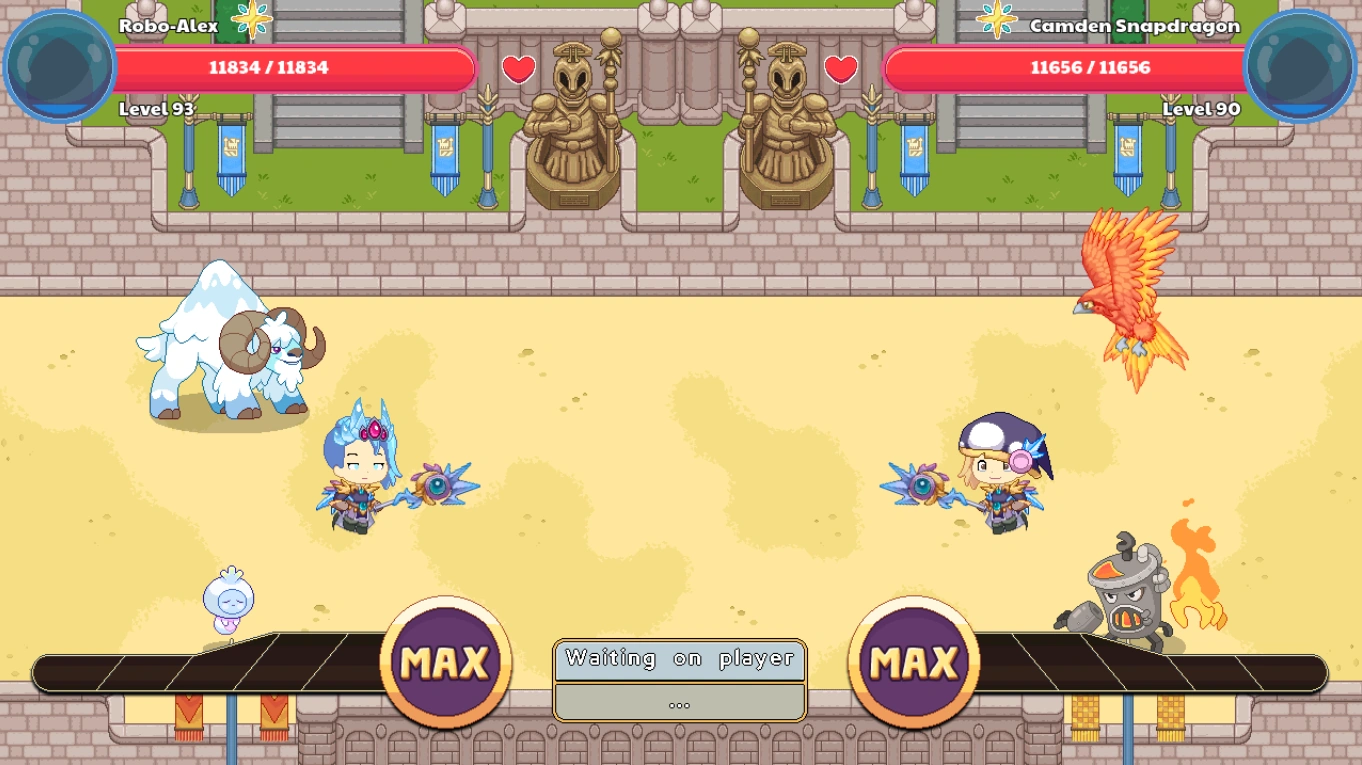Open Robo-Alex's blue energy orb
This screenshot has height=765, width=1362.
[57, 65]
